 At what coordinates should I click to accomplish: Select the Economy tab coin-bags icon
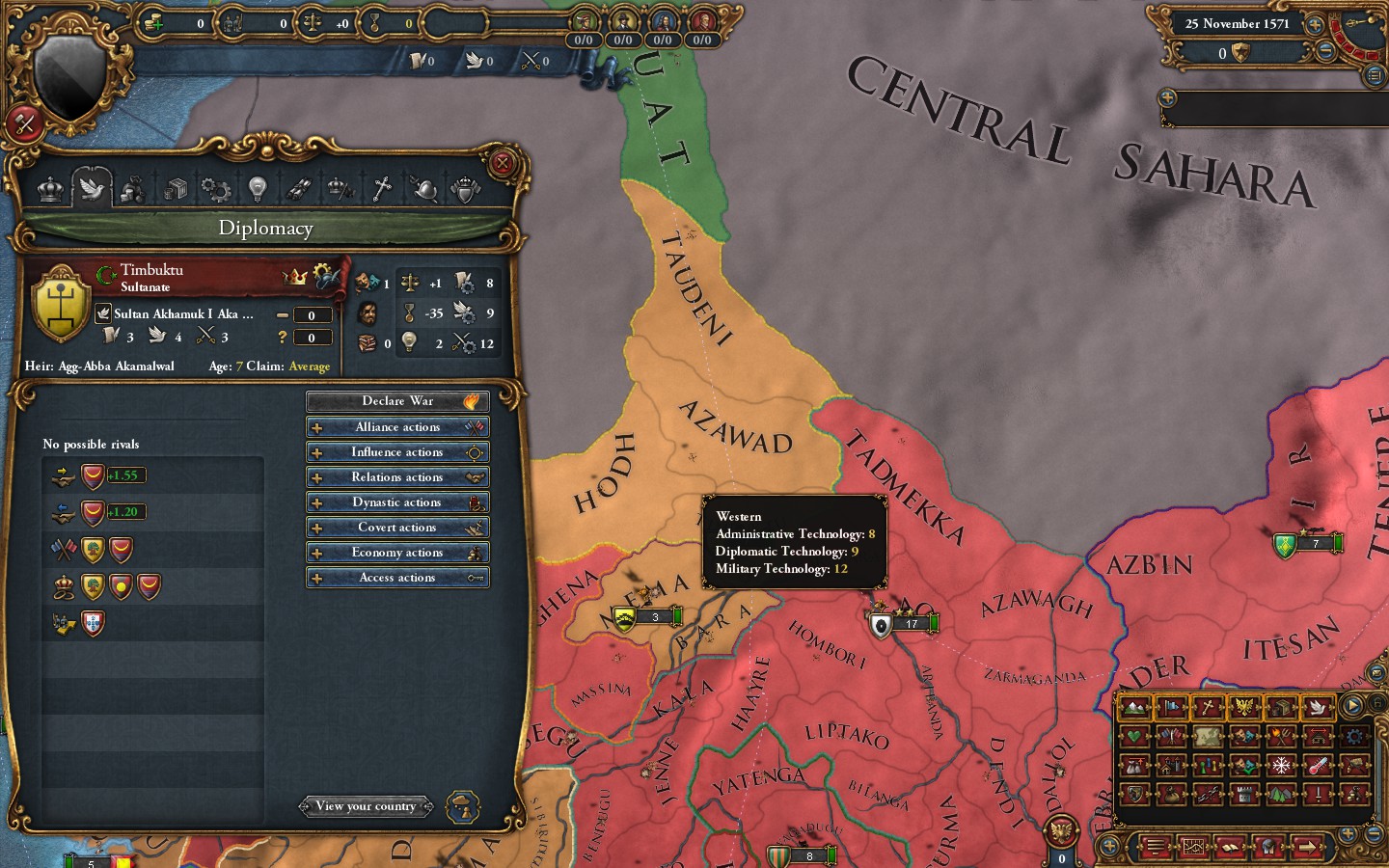[x=133, y=188]
